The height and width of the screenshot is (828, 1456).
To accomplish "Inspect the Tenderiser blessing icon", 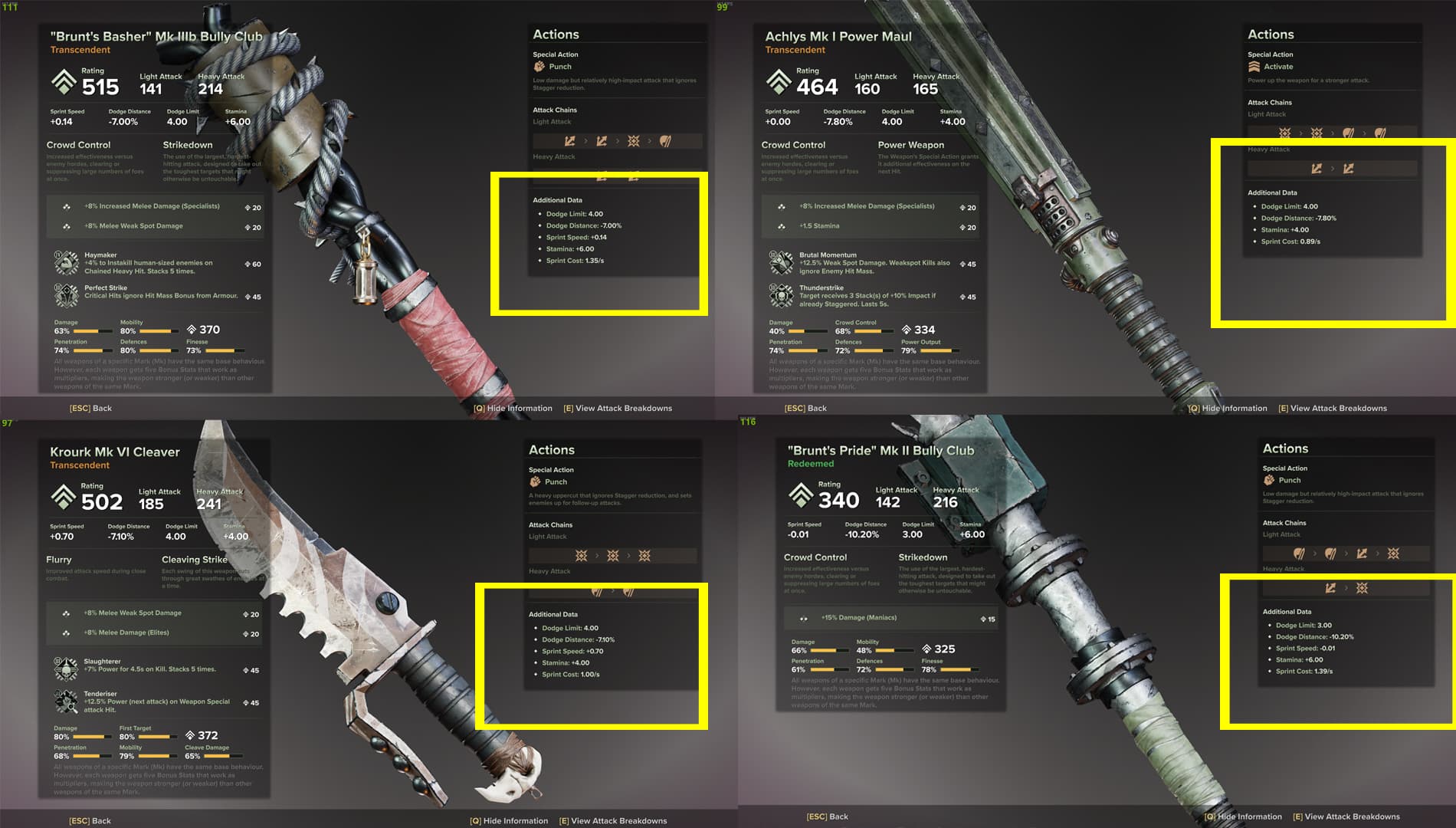I will (66, 701).
